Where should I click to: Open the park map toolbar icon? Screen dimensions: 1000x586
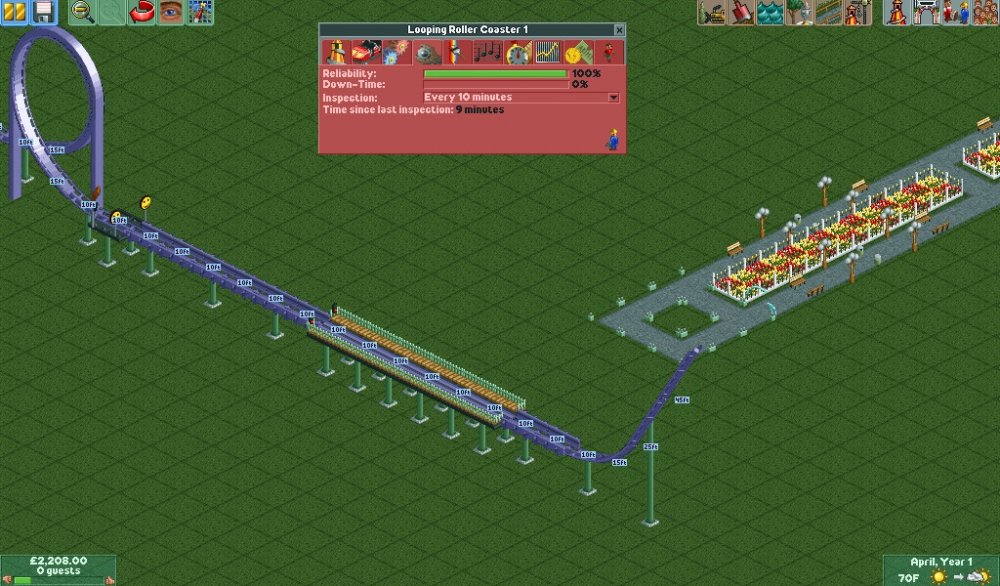tap(200, 12)
